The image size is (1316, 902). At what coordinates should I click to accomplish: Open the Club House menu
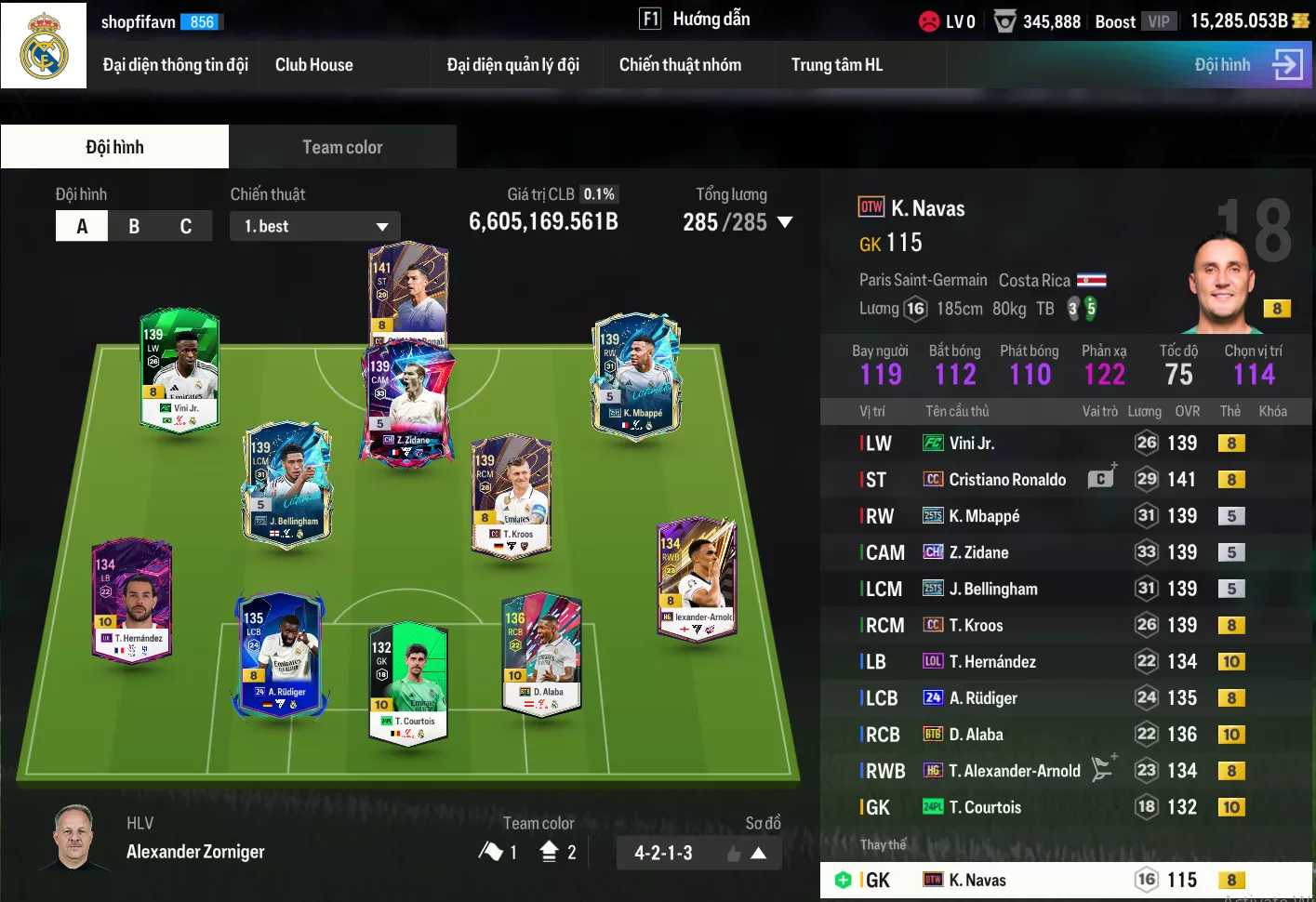click(313, 65)
